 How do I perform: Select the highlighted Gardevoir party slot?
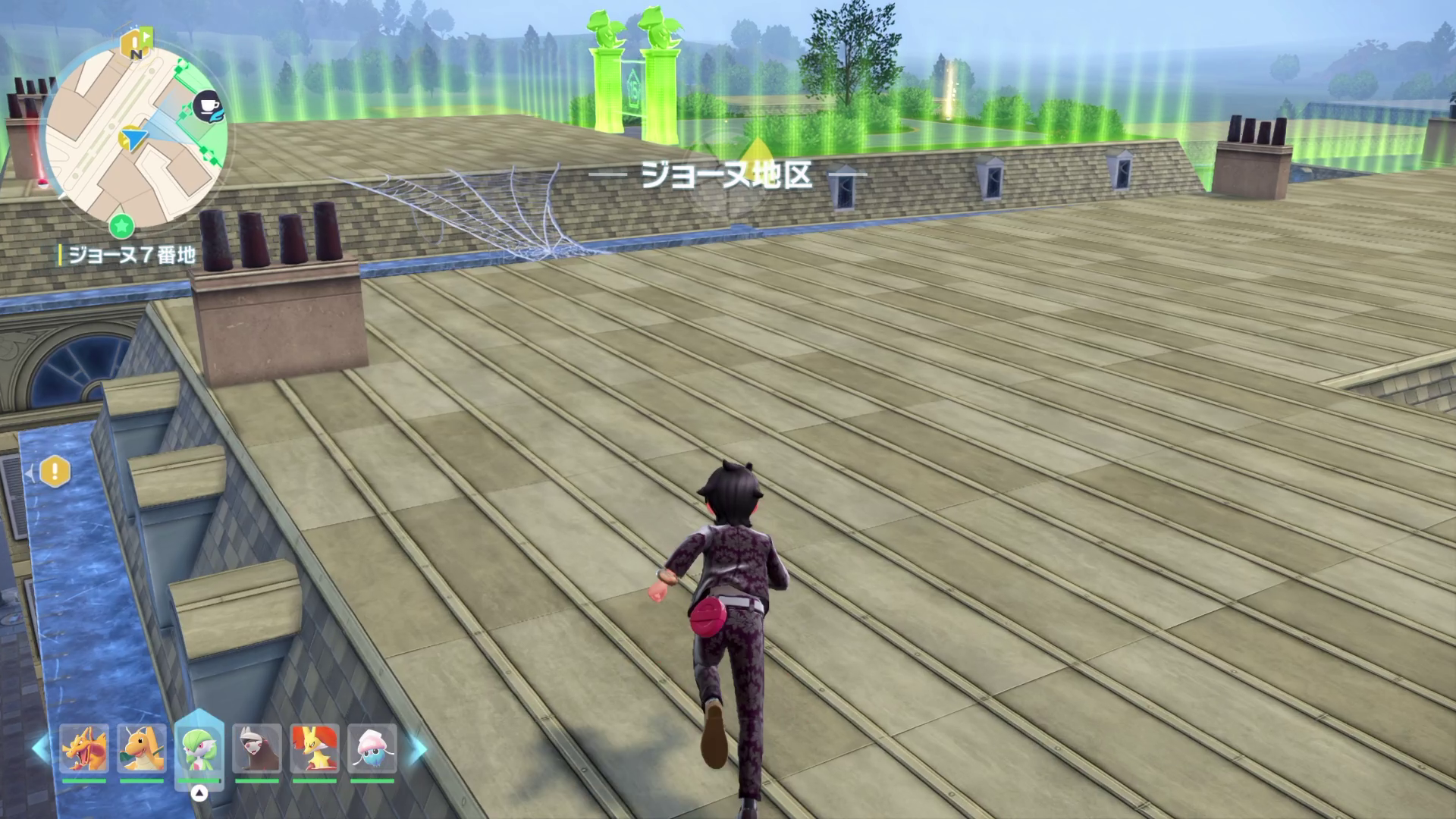pos(199,748)
